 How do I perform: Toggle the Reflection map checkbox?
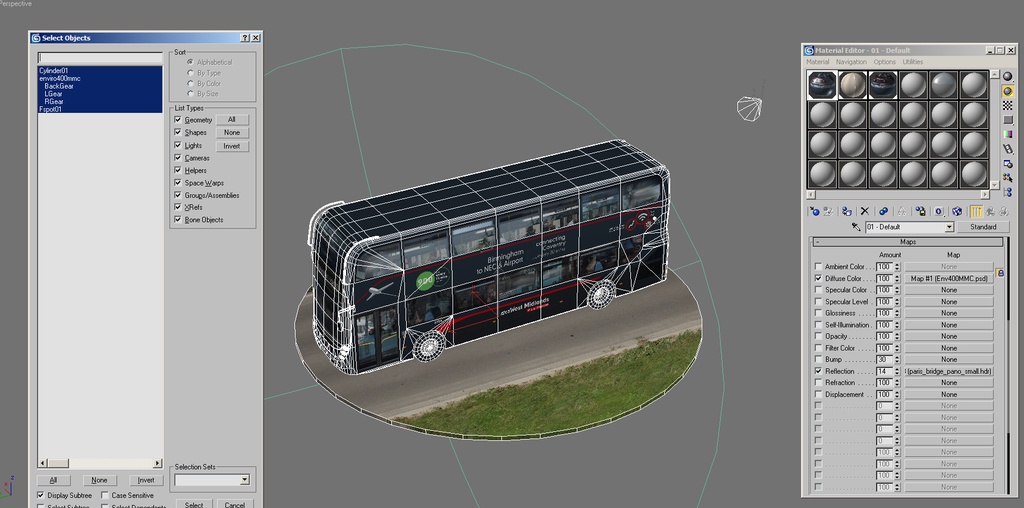pyautogui.click(x=818, y=371)
